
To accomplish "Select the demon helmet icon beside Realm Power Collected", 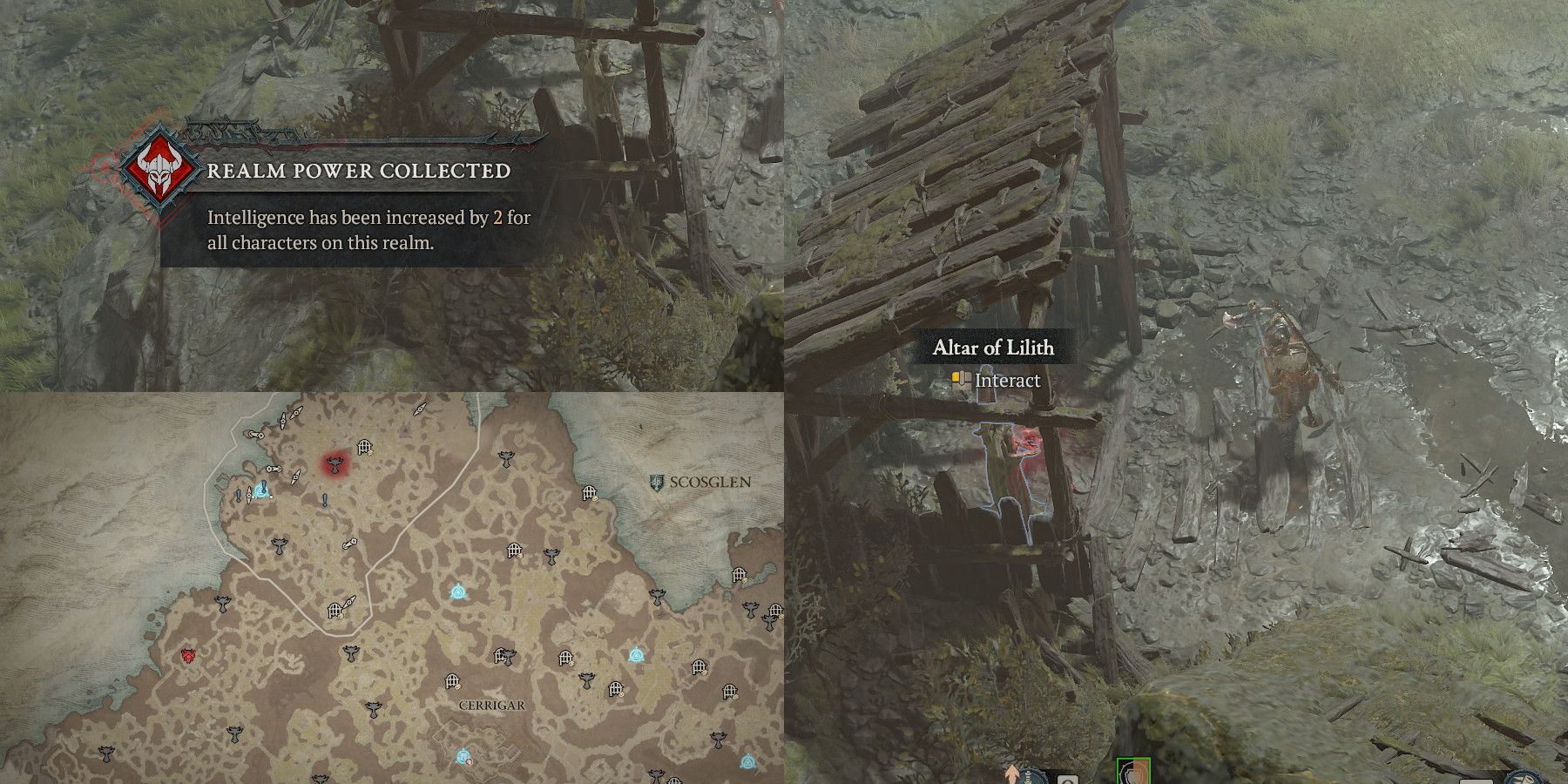I will pos(157,171).
